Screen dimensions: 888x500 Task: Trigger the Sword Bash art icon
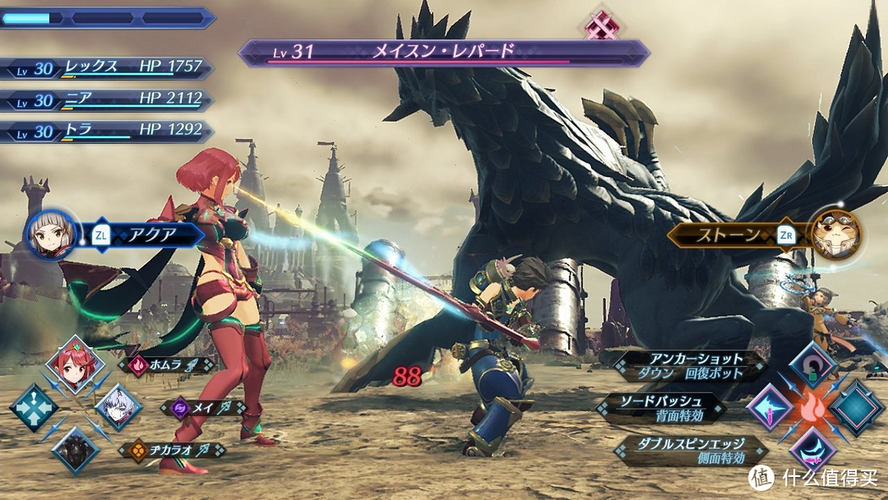tap(770, 407)
